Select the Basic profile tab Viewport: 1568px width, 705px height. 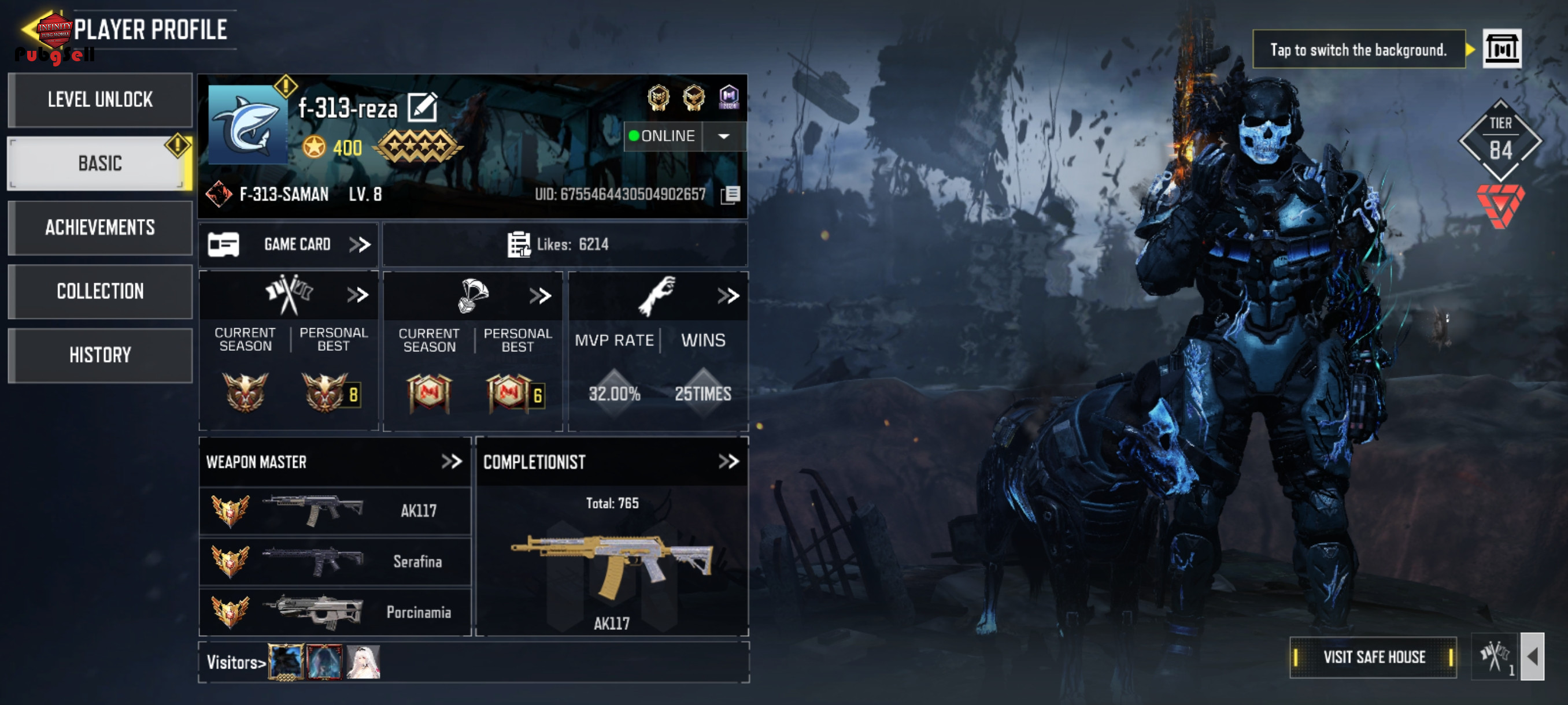click(x=100, y=164)
